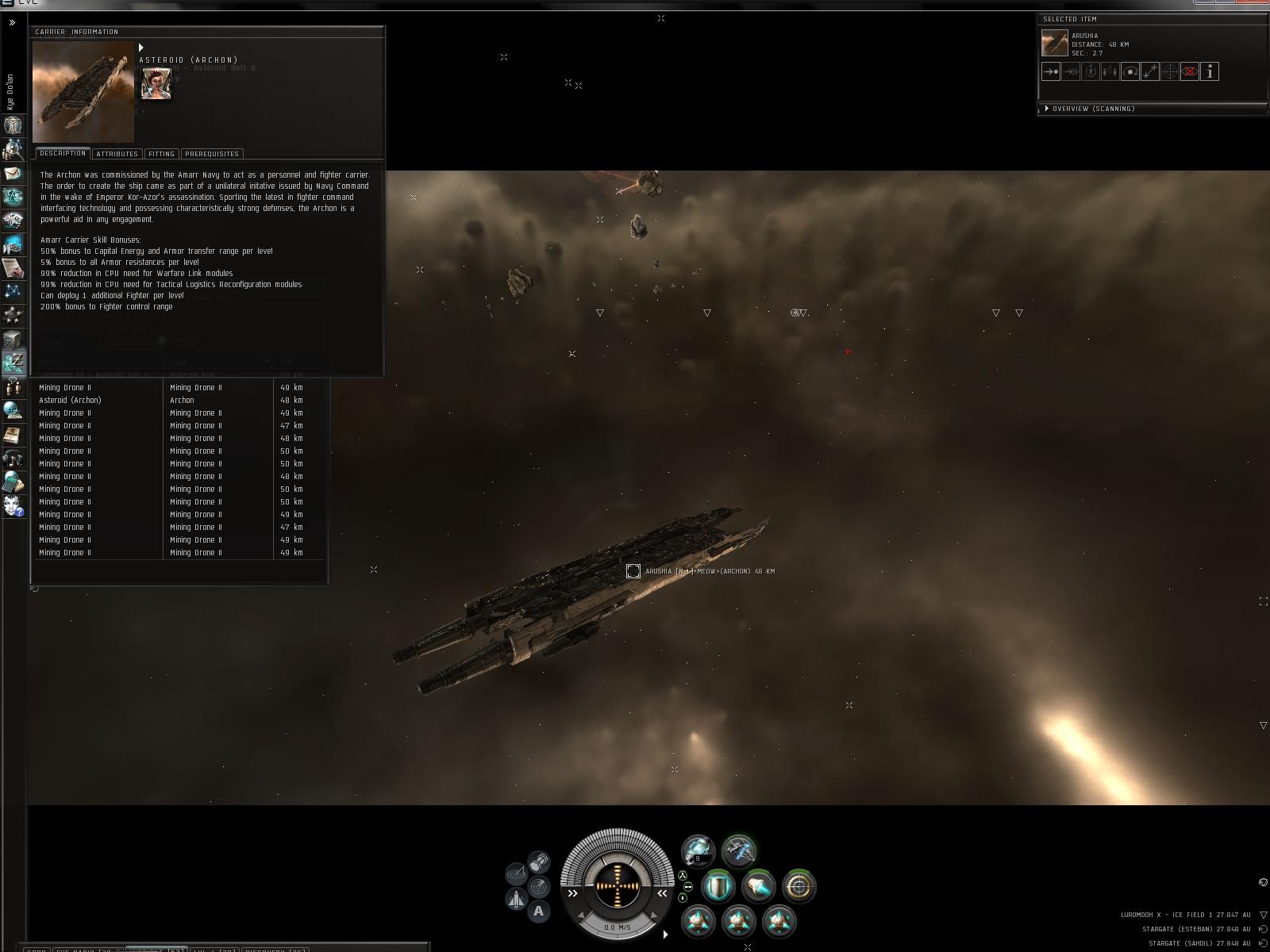
Task: Show the Prerequisites tab
Action: [x=212, y=154]
